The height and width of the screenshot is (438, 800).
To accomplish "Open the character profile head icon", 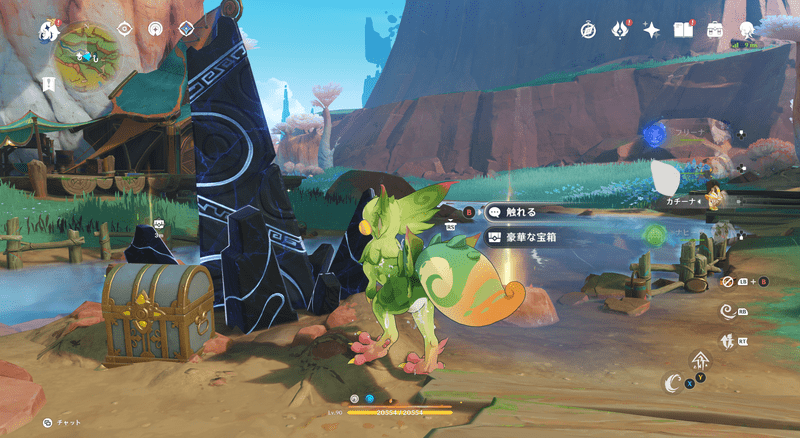I will [746, 30].
